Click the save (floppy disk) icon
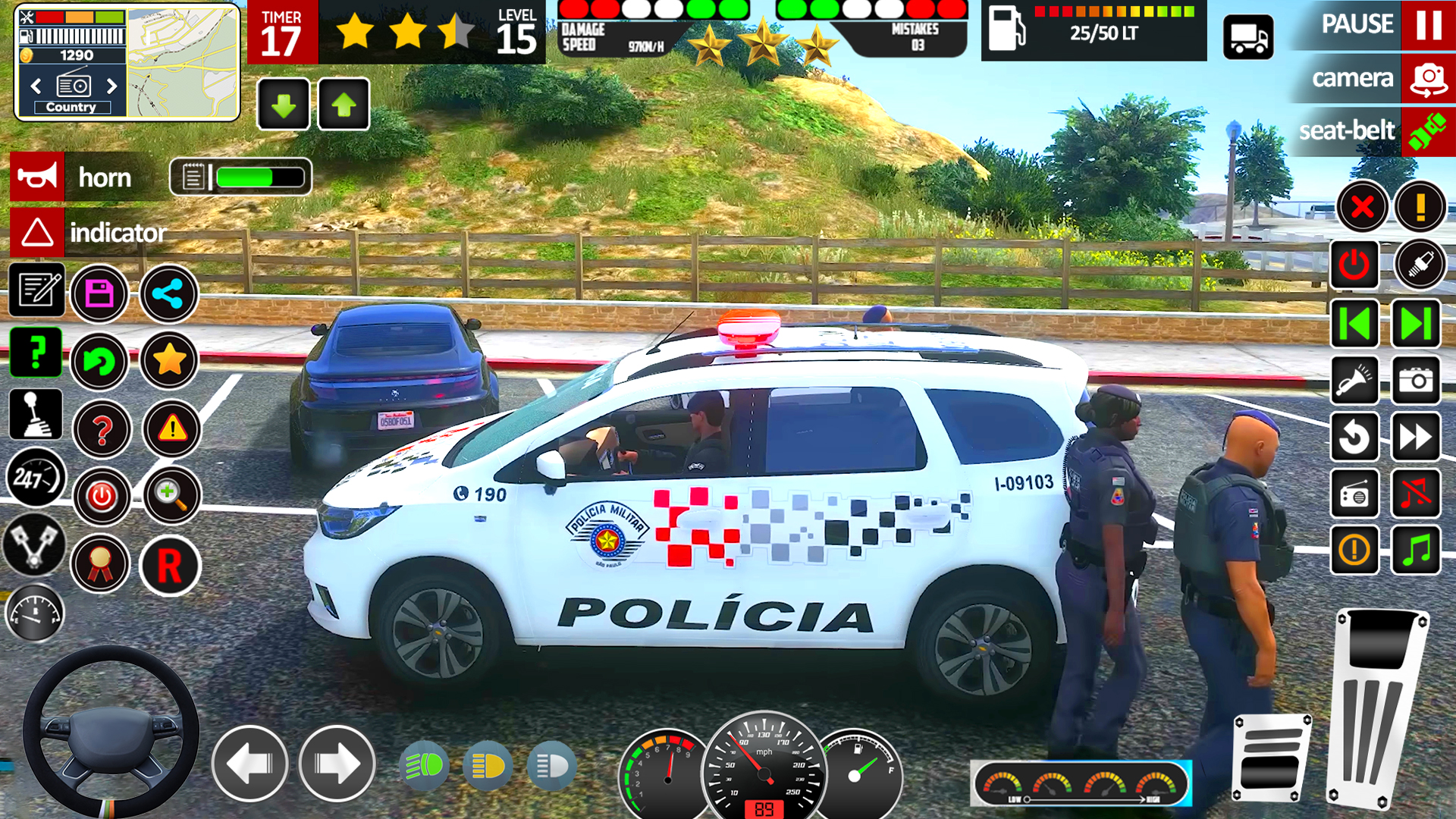This screenshot has height=819, width=1456. (x=99, y=294)
